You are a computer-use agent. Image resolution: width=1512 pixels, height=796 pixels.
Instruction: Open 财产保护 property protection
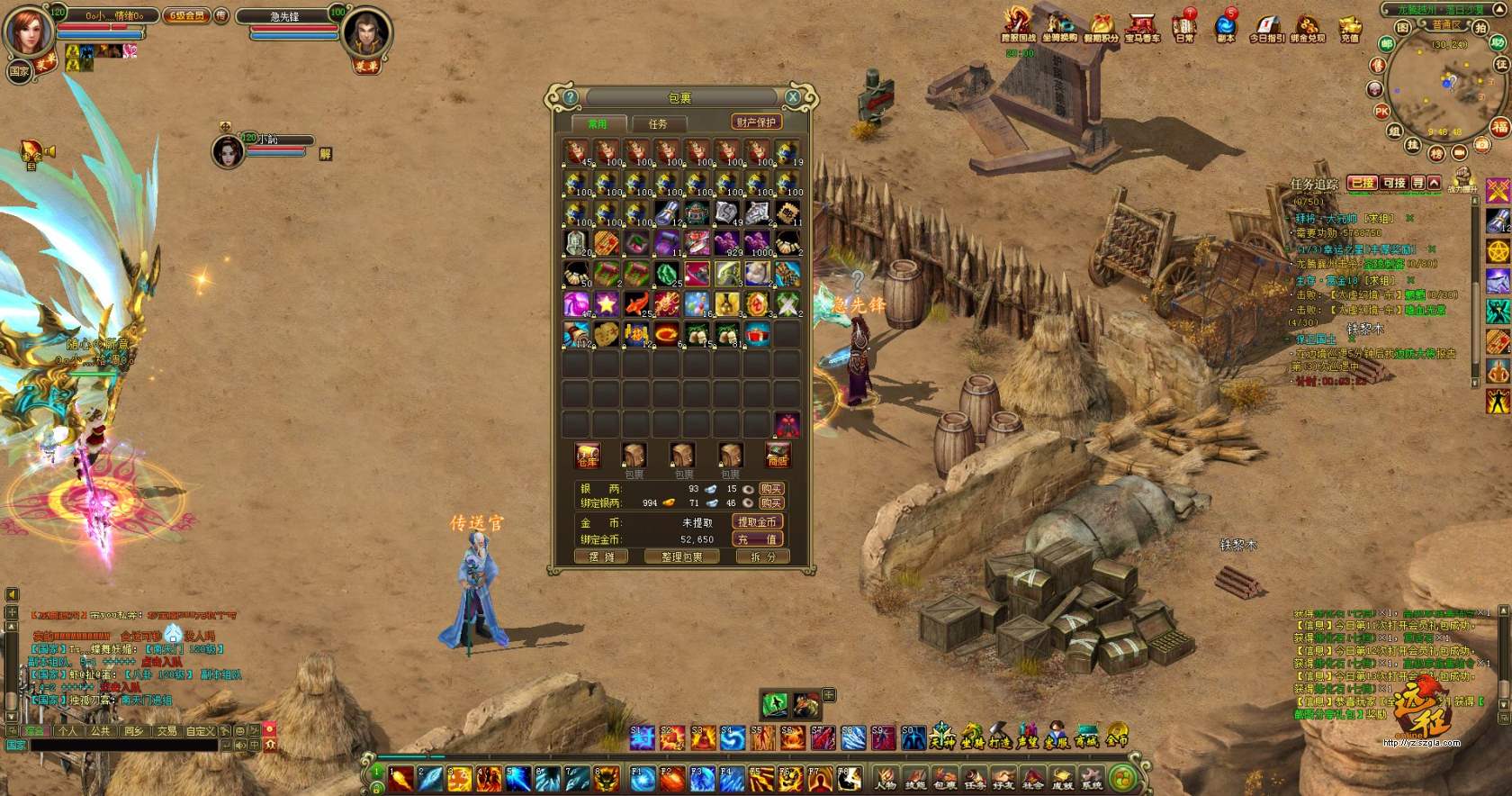point(755,122)
